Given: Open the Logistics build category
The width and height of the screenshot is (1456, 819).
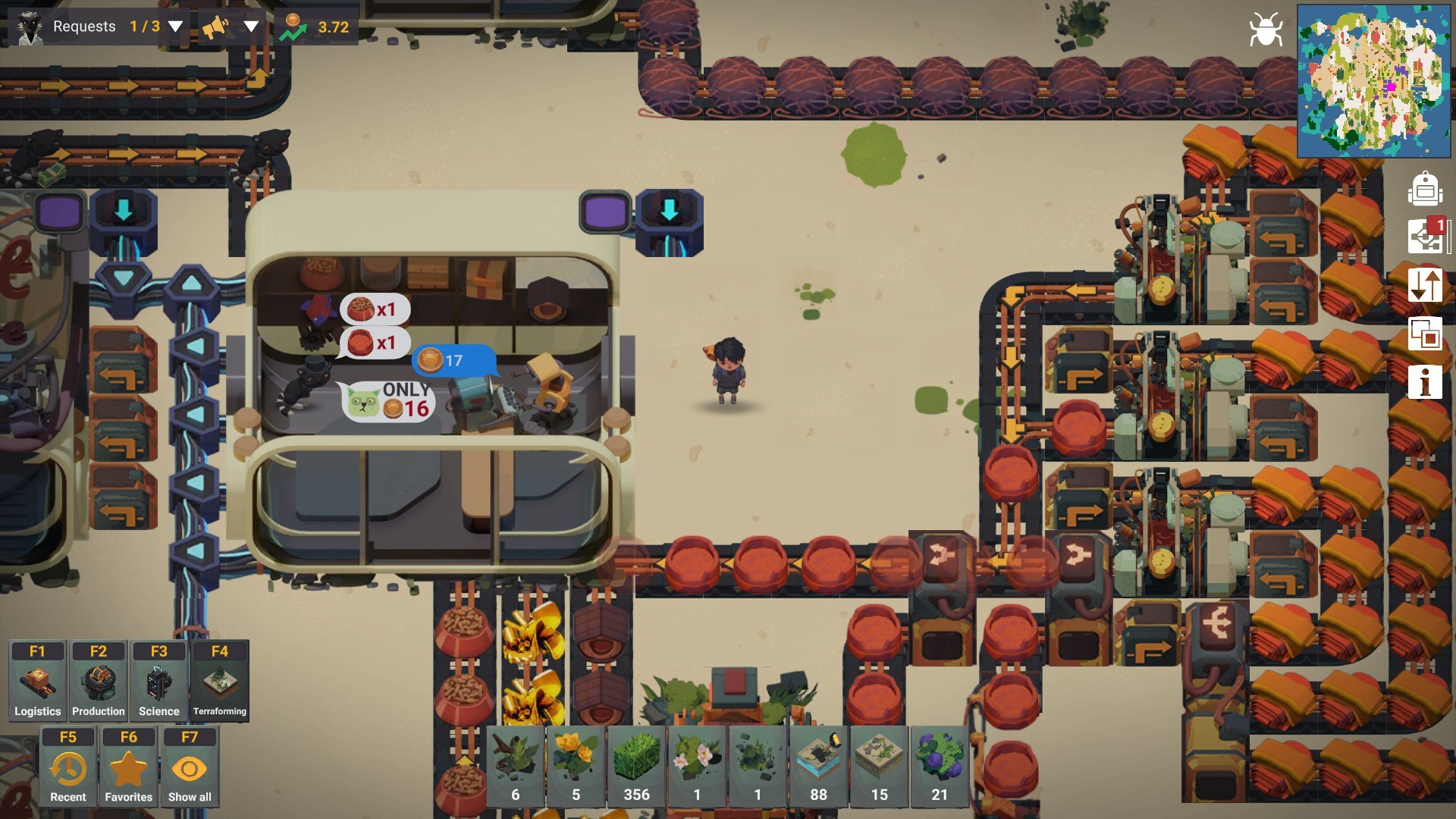Looking at the screenshot, I should [x=37, y=681].
